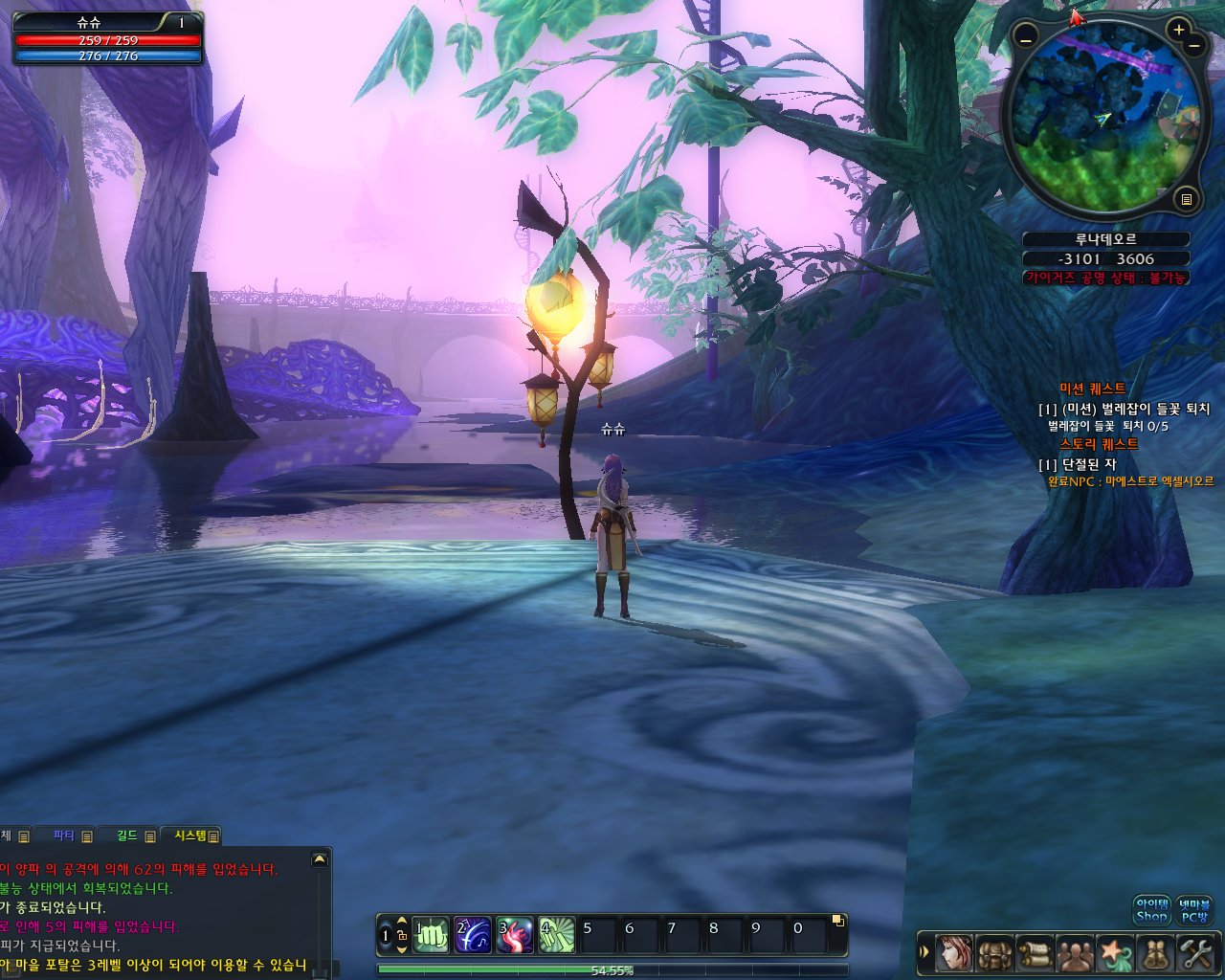The width and height of the screenshot is (1225, 980).
Task: Click the minimap's list button
Action: tap(1187, 199)
